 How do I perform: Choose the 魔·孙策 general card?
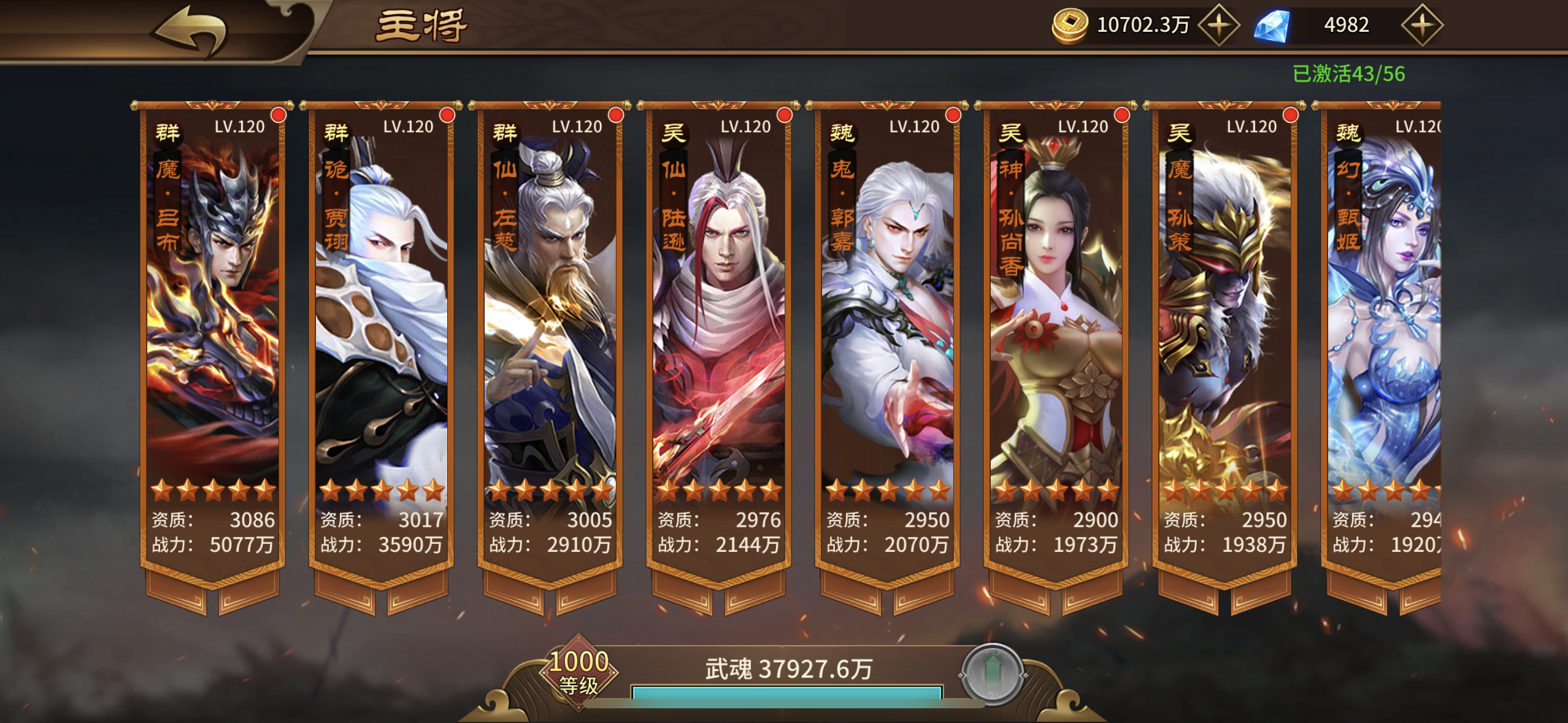click(1224, 343)
